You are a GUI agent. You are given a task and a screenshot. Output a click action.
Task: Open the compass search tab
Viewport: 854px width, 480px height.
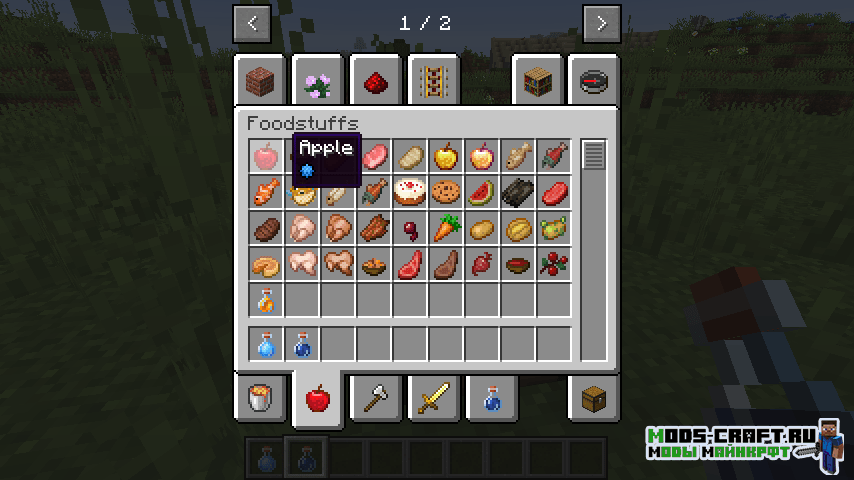click(594, 81)
